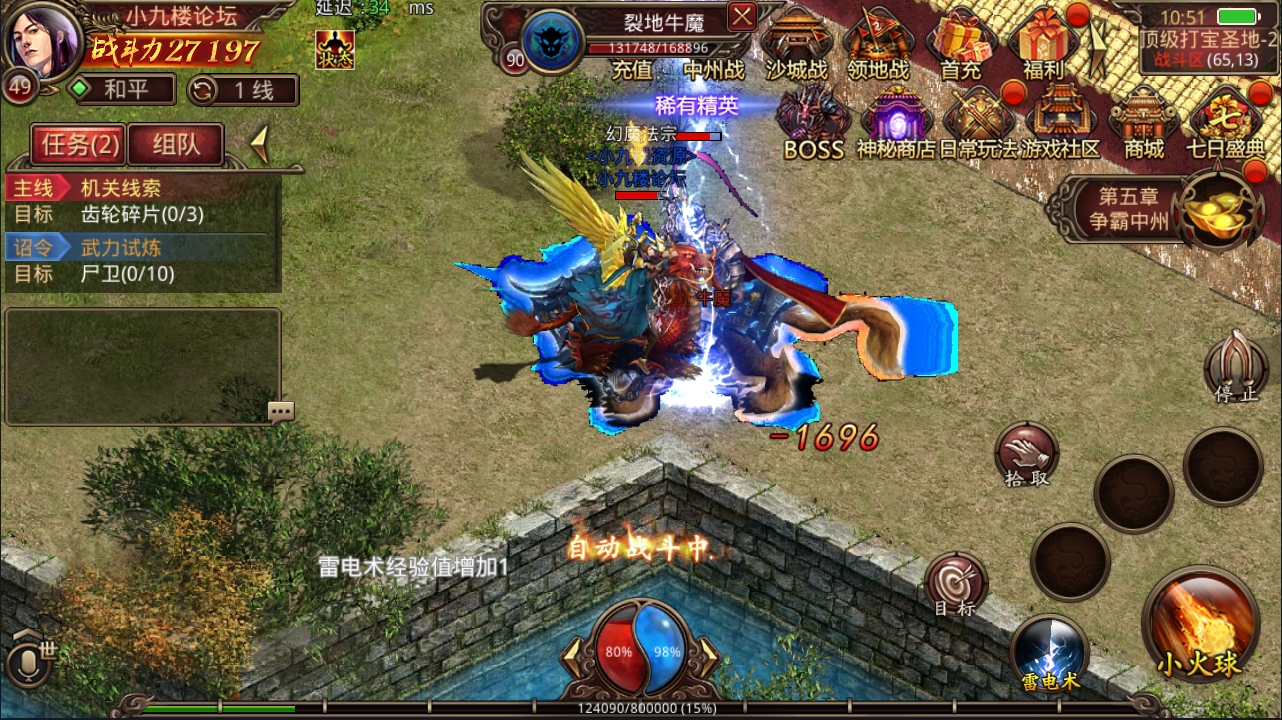Close the 裂地牛魔 target panel
Screen dimensions: 1282x720
click(741, 17)
